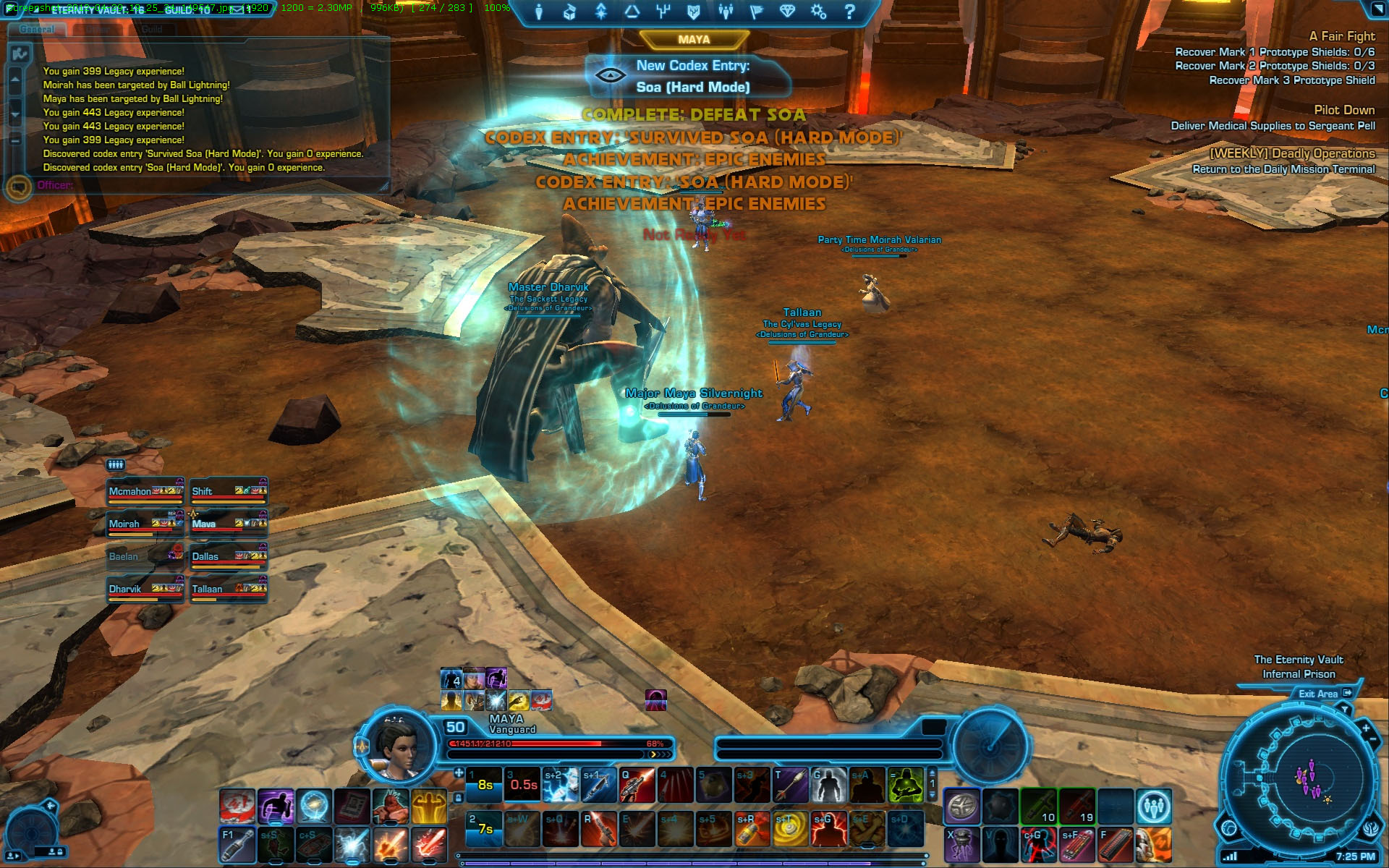This screenshot has height=868, width=1389.
Task: Use the green stim item with count 10
Action: 1038,807
